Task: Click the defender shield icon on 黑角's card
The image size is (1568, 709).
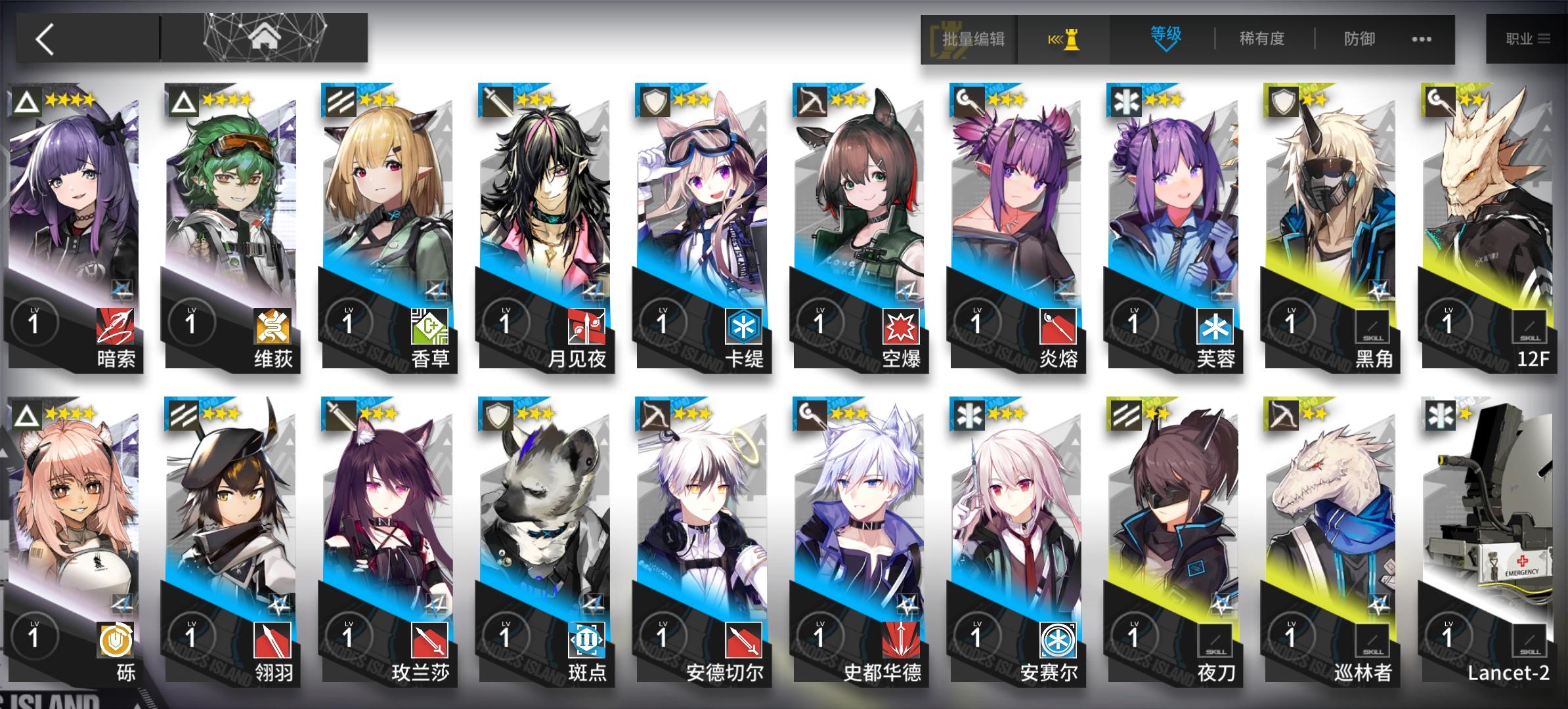Action: pos(1282,102)
